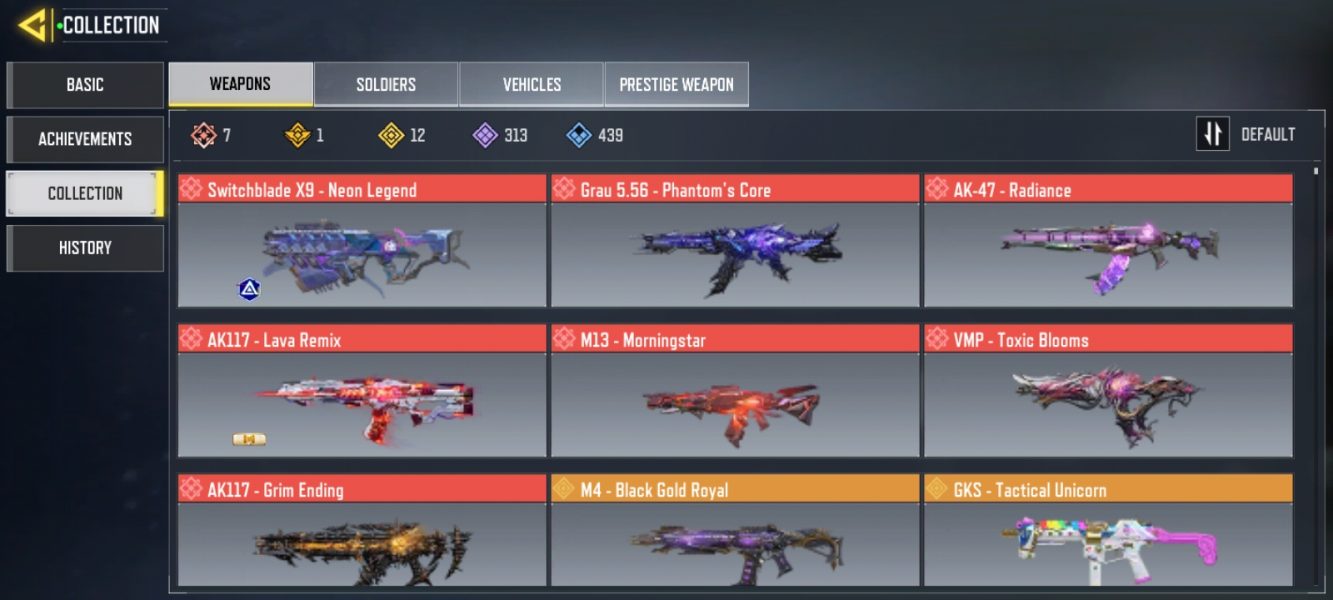Select the Weapons tab
Viewport: 1333px width, 600px height.
240,85
